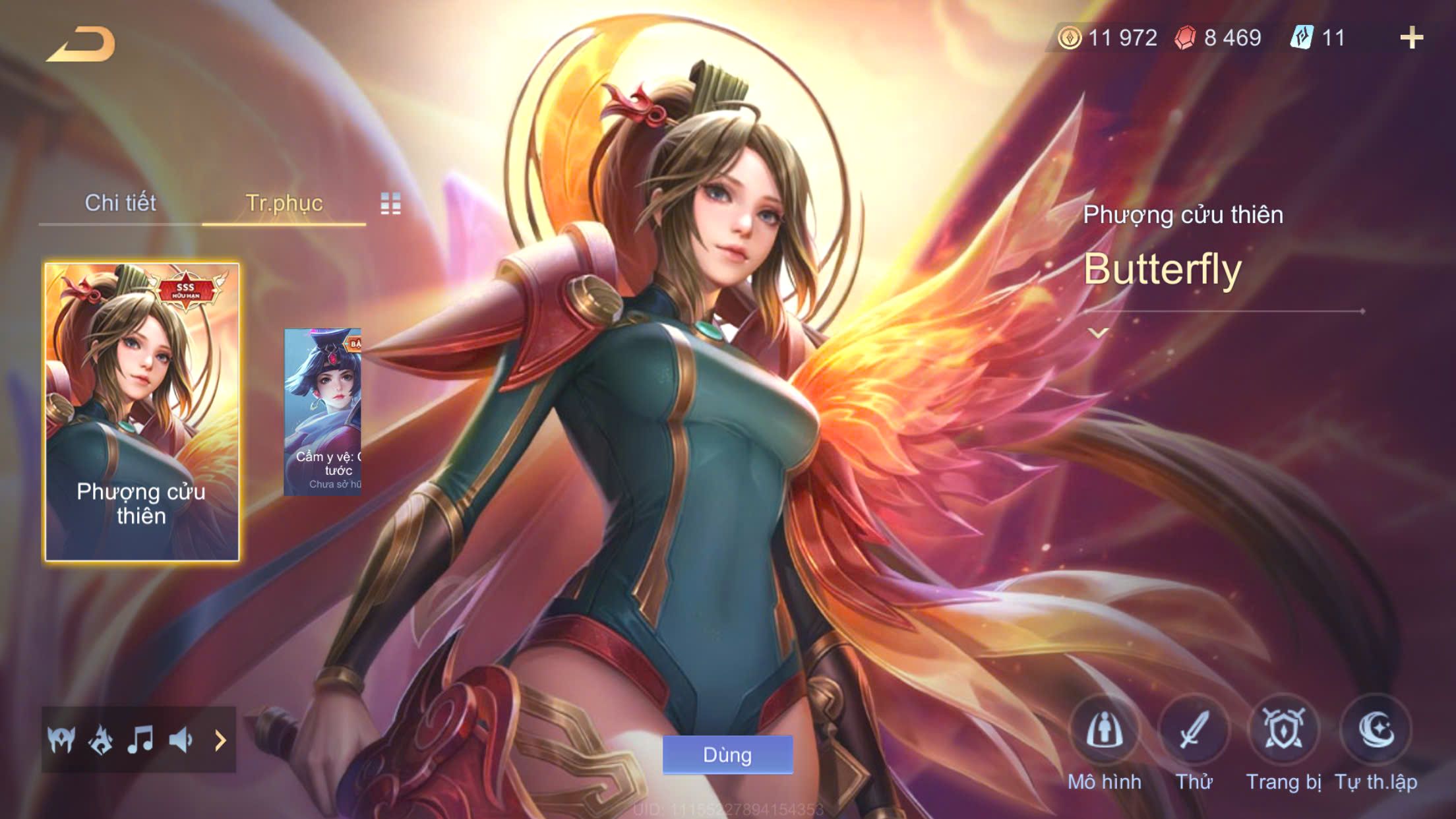Expand the effects bar with the arrow

click(220, 740)
